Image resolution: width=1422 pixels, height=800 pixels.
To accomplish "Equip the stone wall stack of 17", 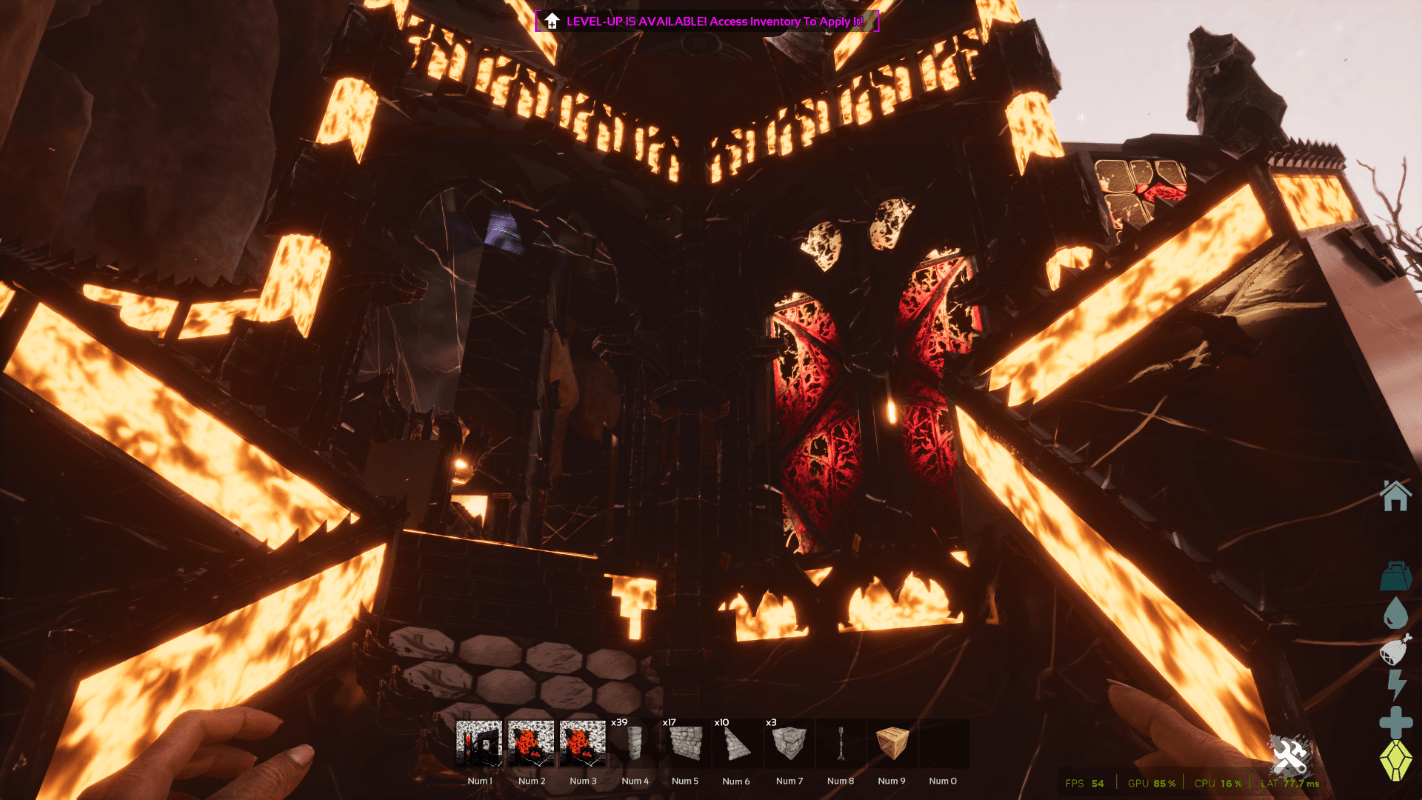I will coord(686,744).
